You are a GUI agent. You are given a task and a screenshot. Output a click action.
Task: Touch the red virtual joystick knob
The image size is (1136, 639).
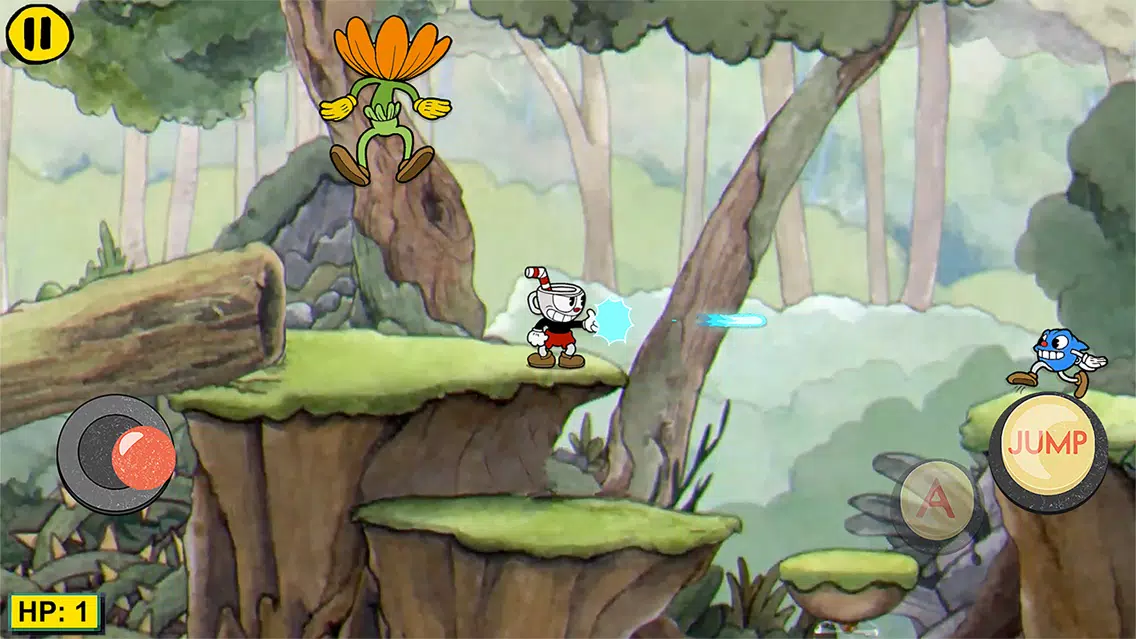[143, 458]
